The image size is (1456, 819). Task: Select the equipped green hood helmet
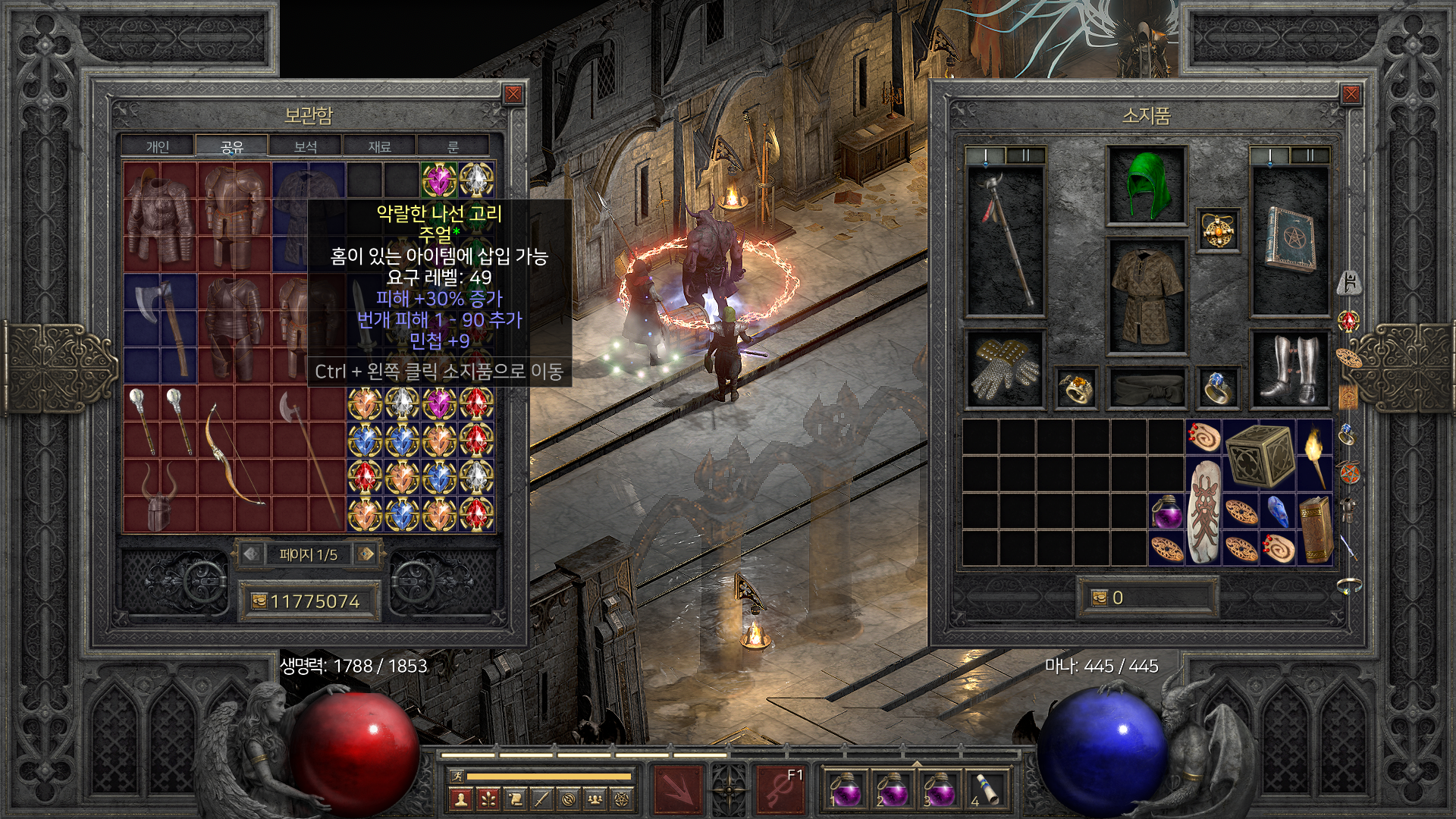(x=1146, y=186)
